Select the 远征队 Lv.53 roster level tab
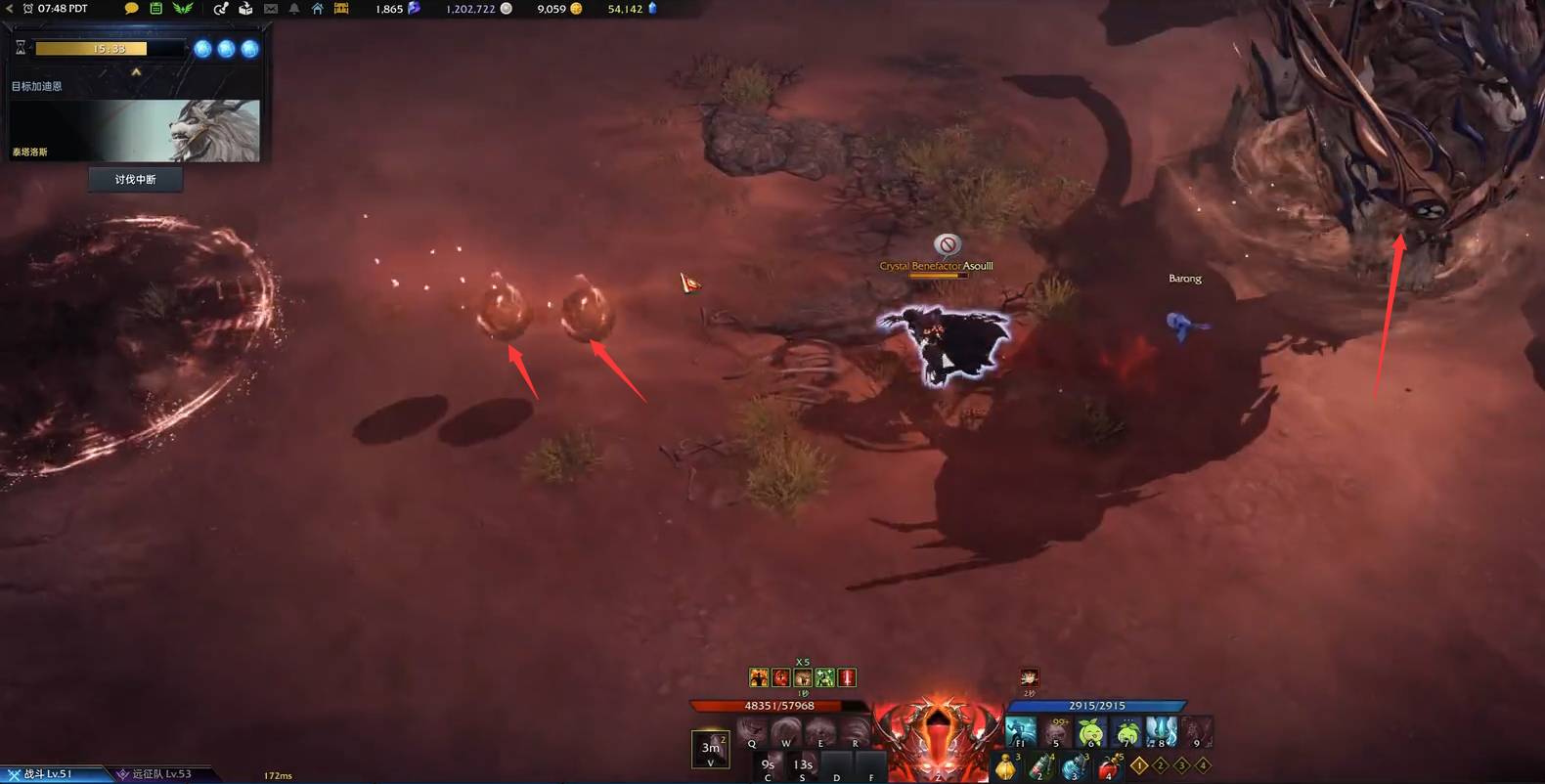The width and height of the screenshot is (1545, 784). pyautogui.click(x=156, y=774)
